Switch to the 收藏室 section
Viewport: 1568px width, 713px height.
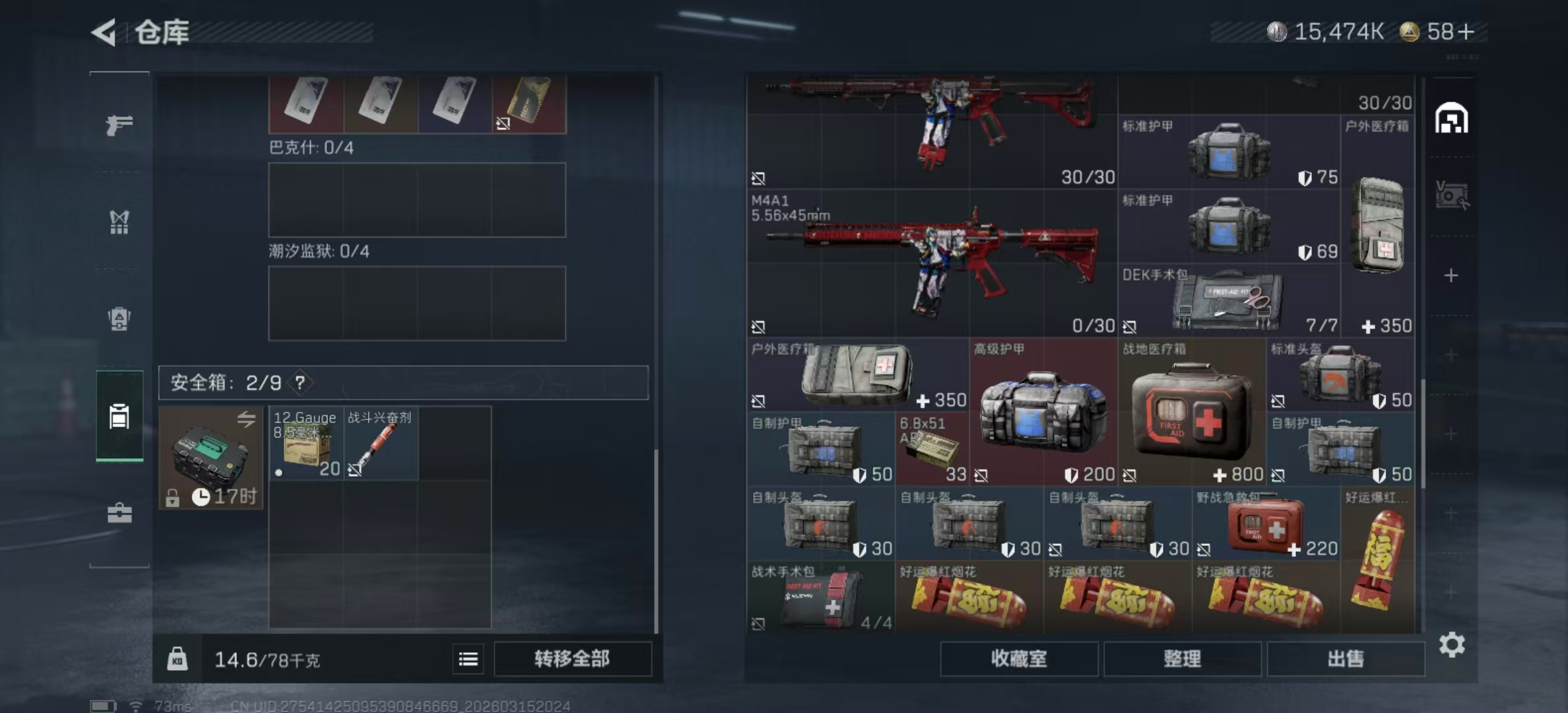click(1019, 659)
